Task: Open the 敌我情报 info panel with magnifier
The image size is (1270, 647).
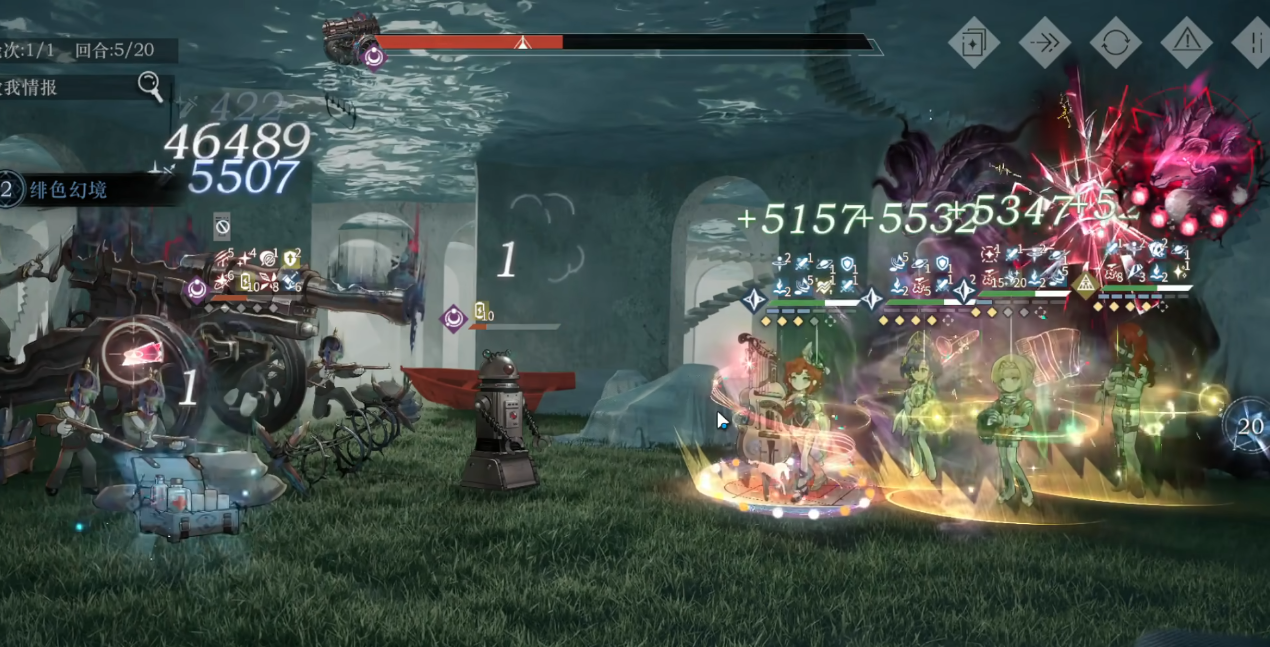Action: coord(150,87)
